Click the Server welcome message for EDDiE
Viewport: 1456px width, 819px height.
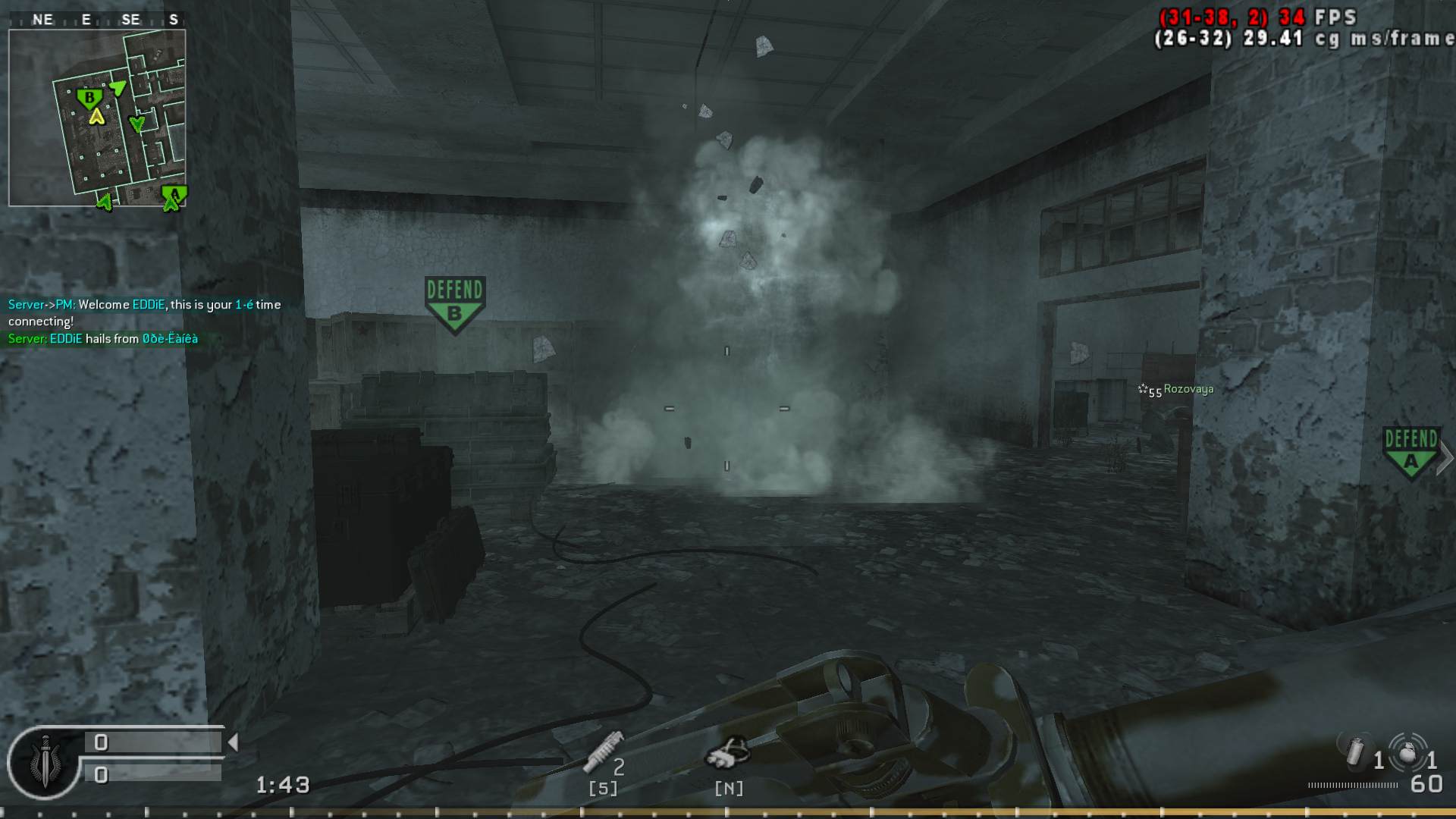143,304
